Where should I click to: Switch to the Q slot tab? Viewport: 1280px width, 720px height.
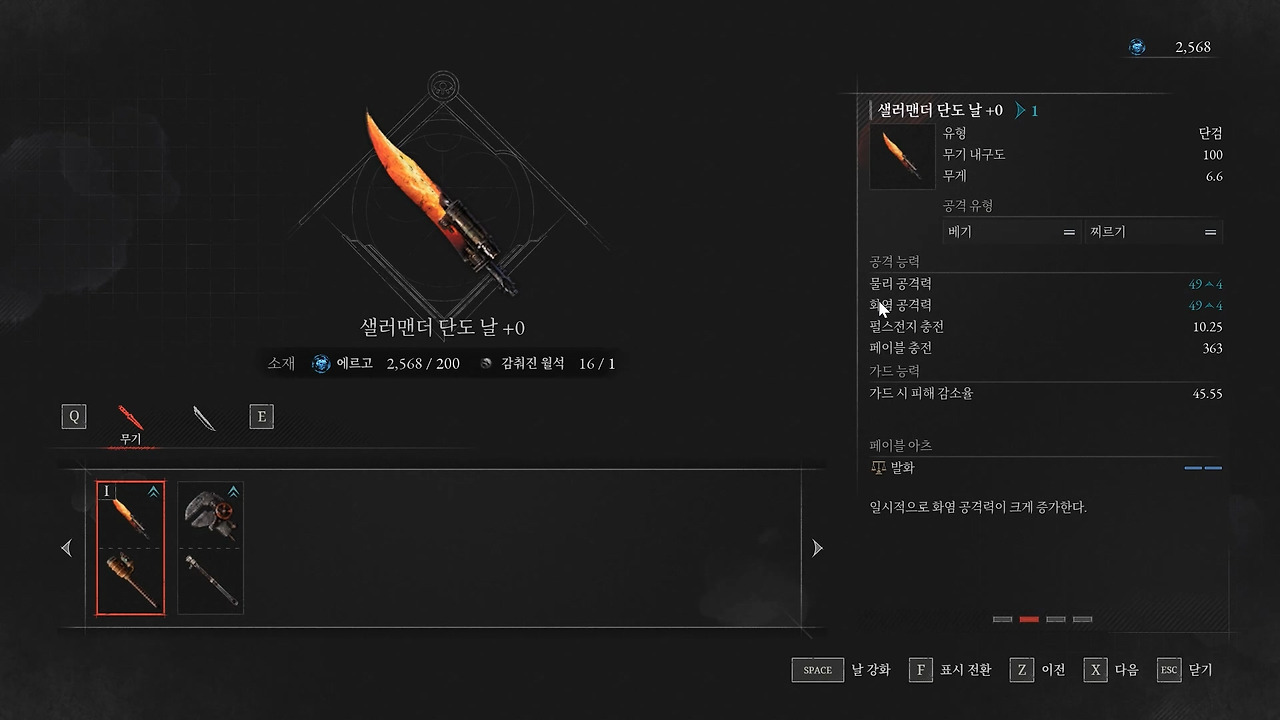73,416
